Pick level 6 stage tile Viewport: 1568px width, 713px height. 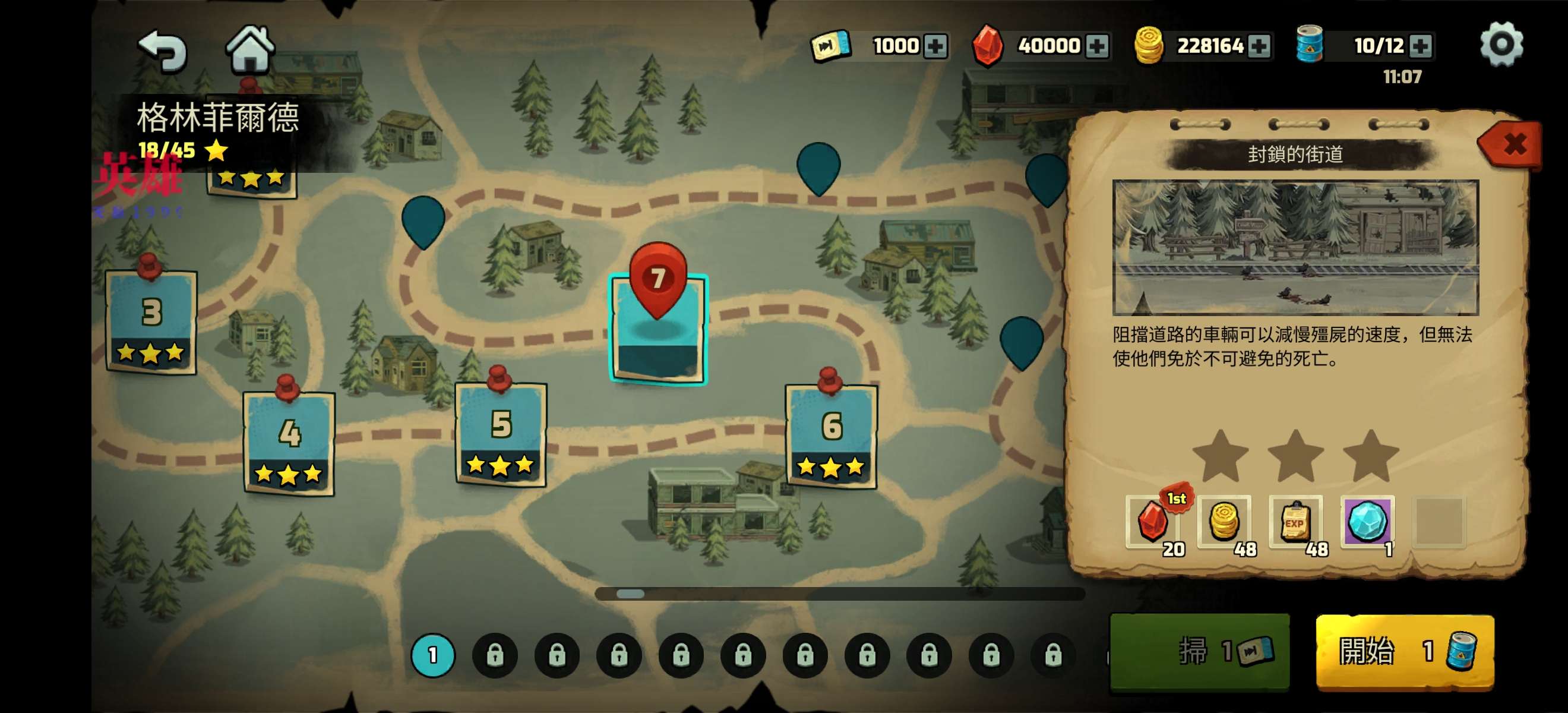click(x=831, y=436)
